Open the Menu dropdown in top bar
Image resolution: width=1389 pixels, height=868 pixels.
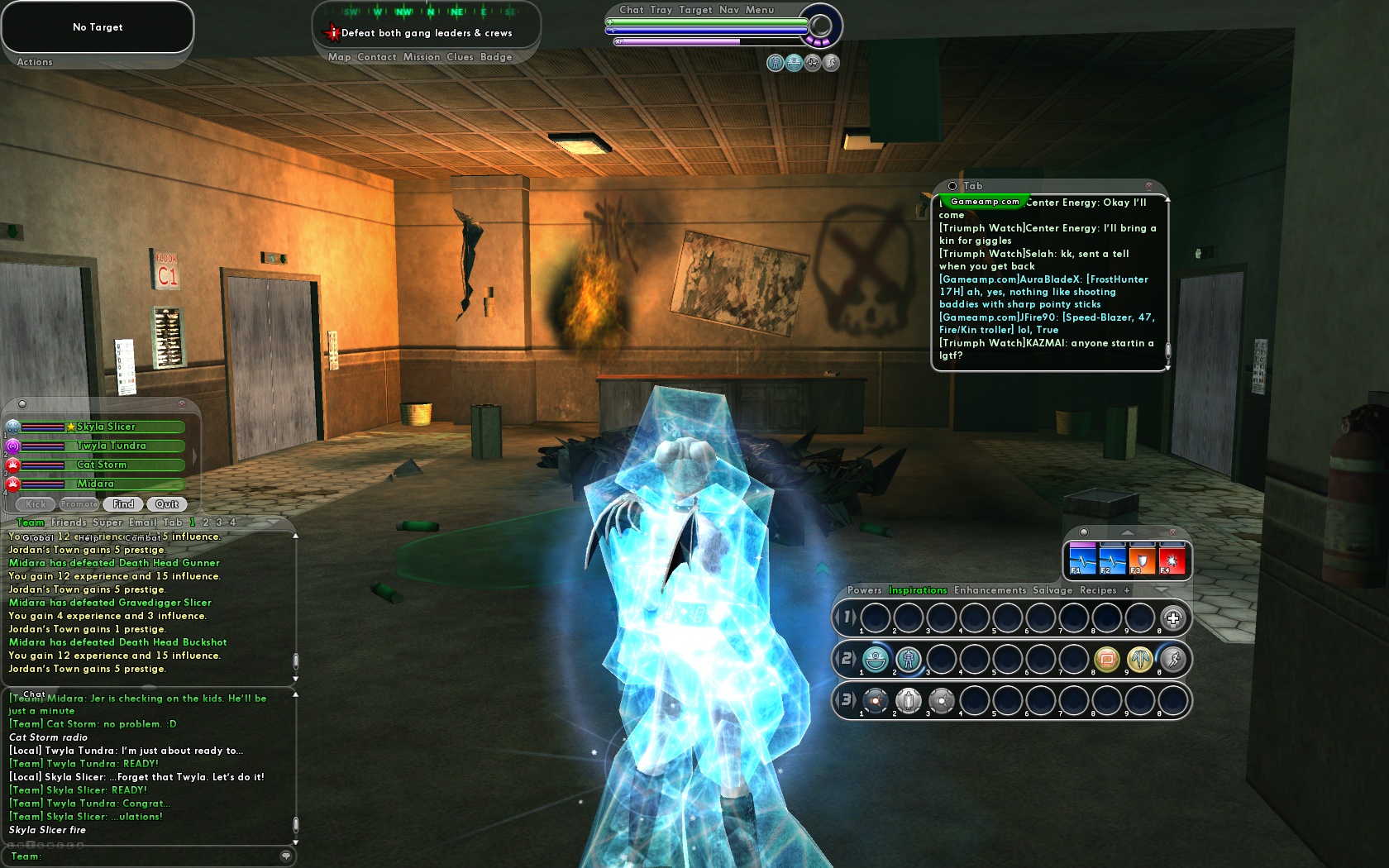[760, 10]
